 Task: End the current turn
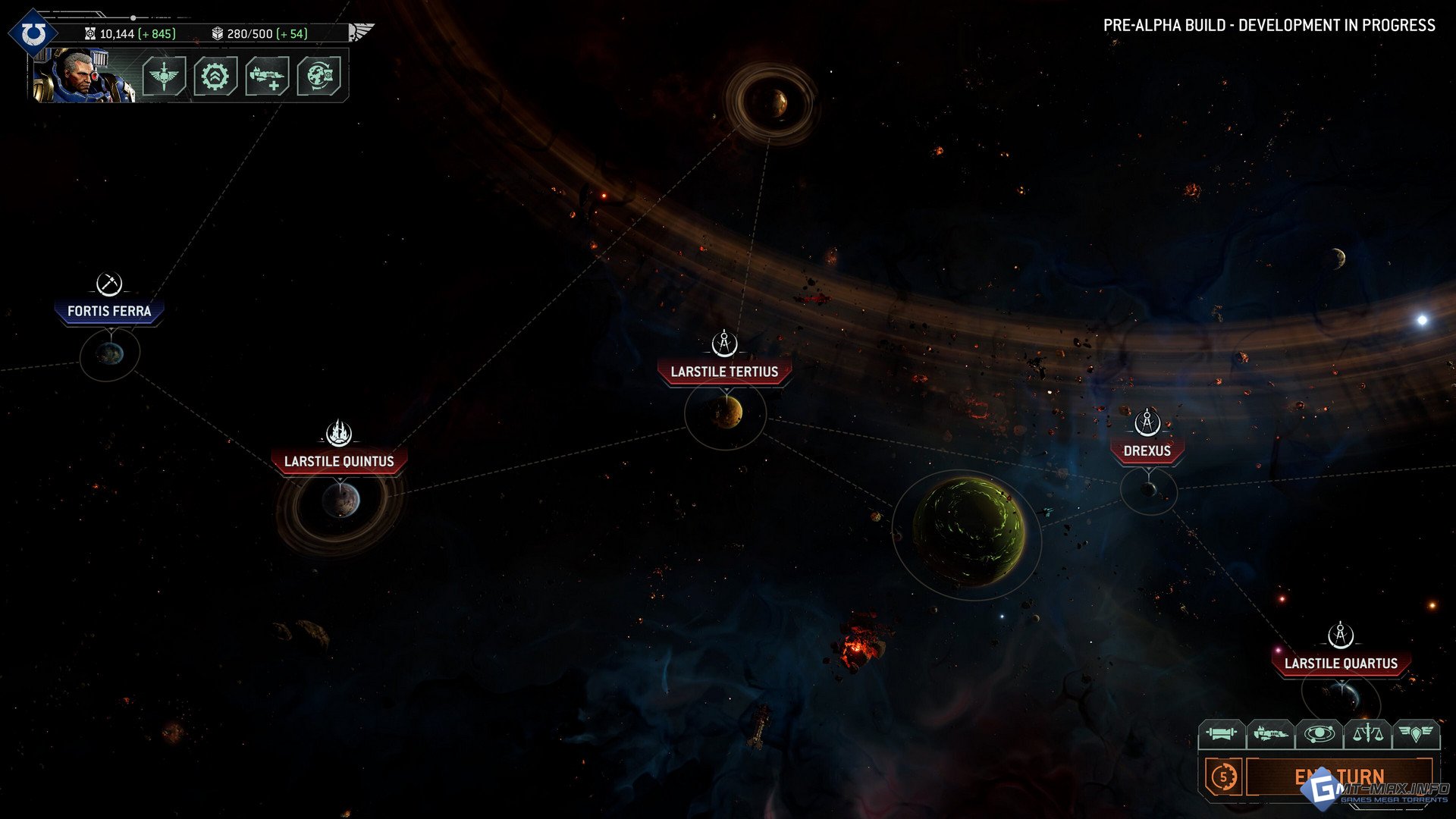pyautogui.click(x=1339, y=777)
